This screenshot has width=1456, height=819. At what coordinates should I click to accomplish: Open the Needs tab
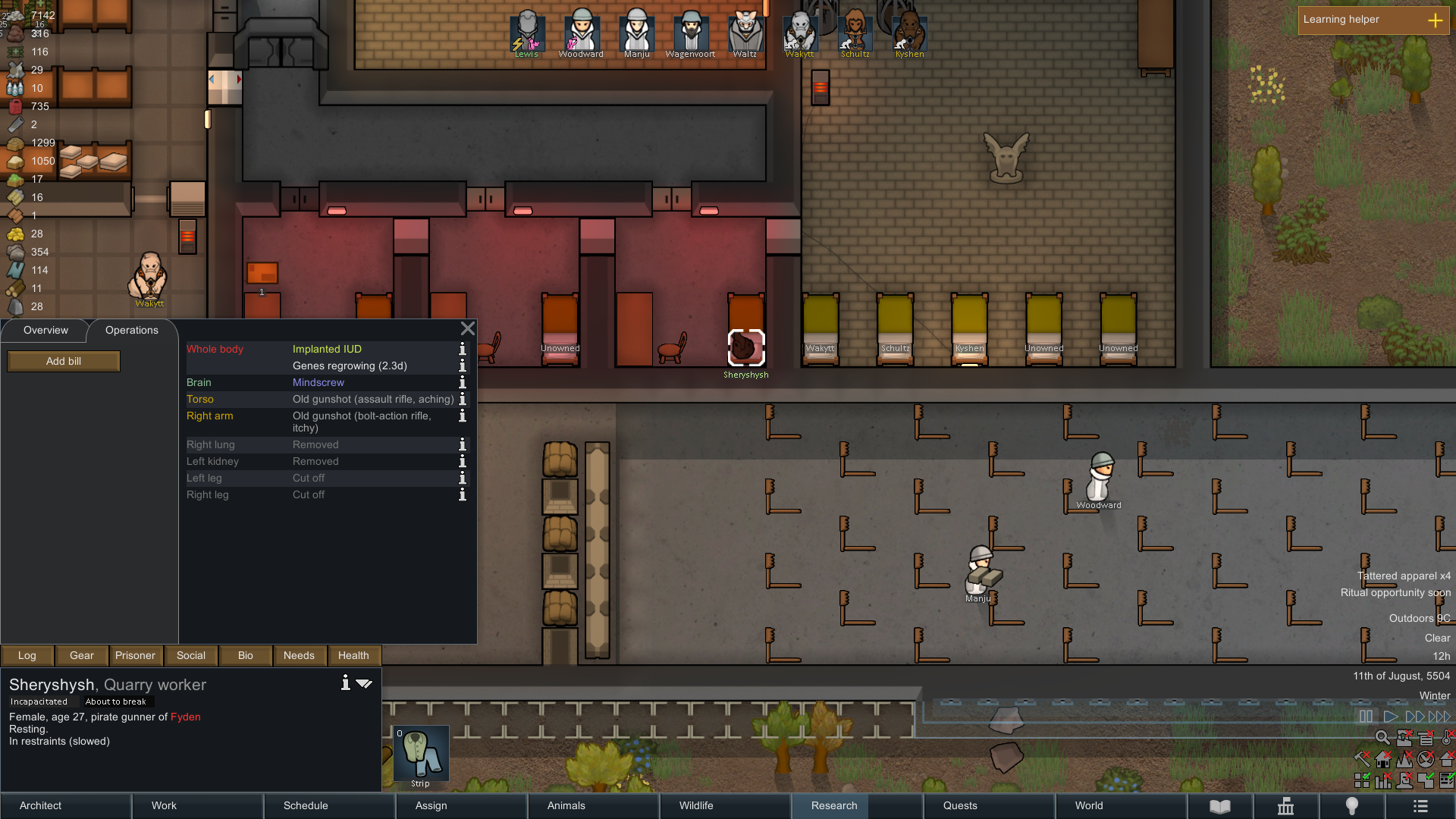(x=299, y=656)
